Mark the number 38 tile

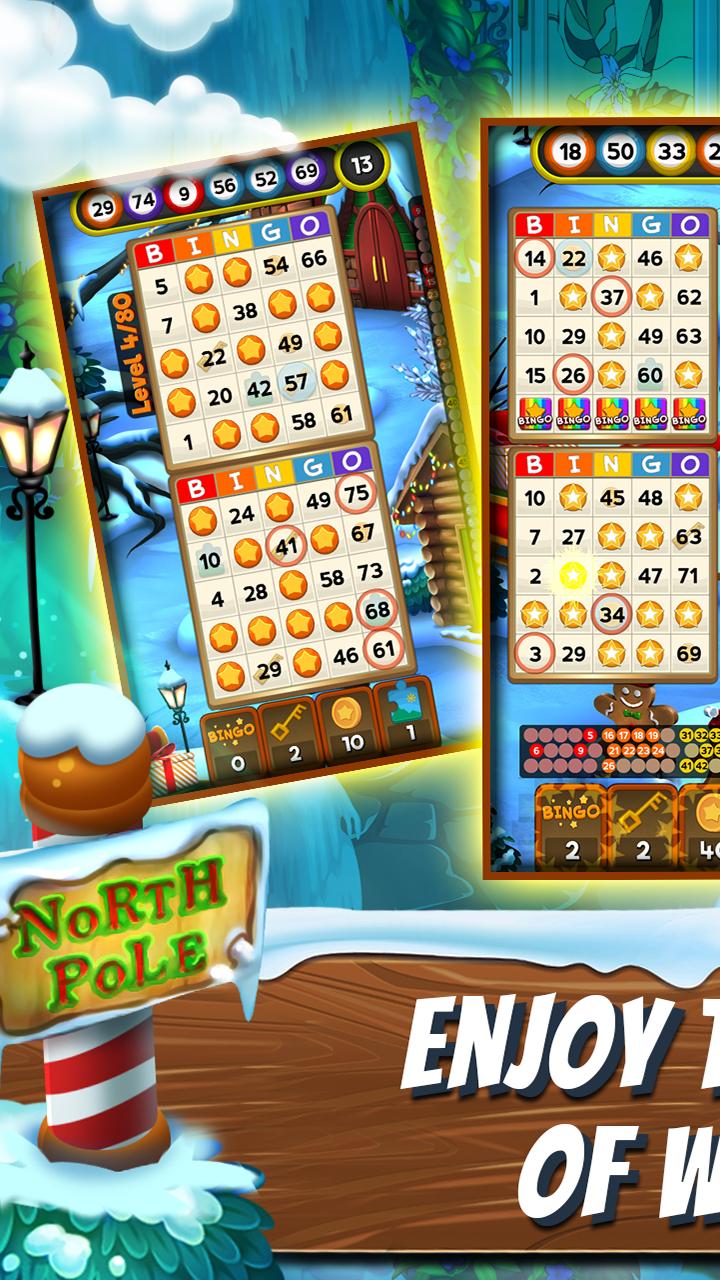point(245,311)
